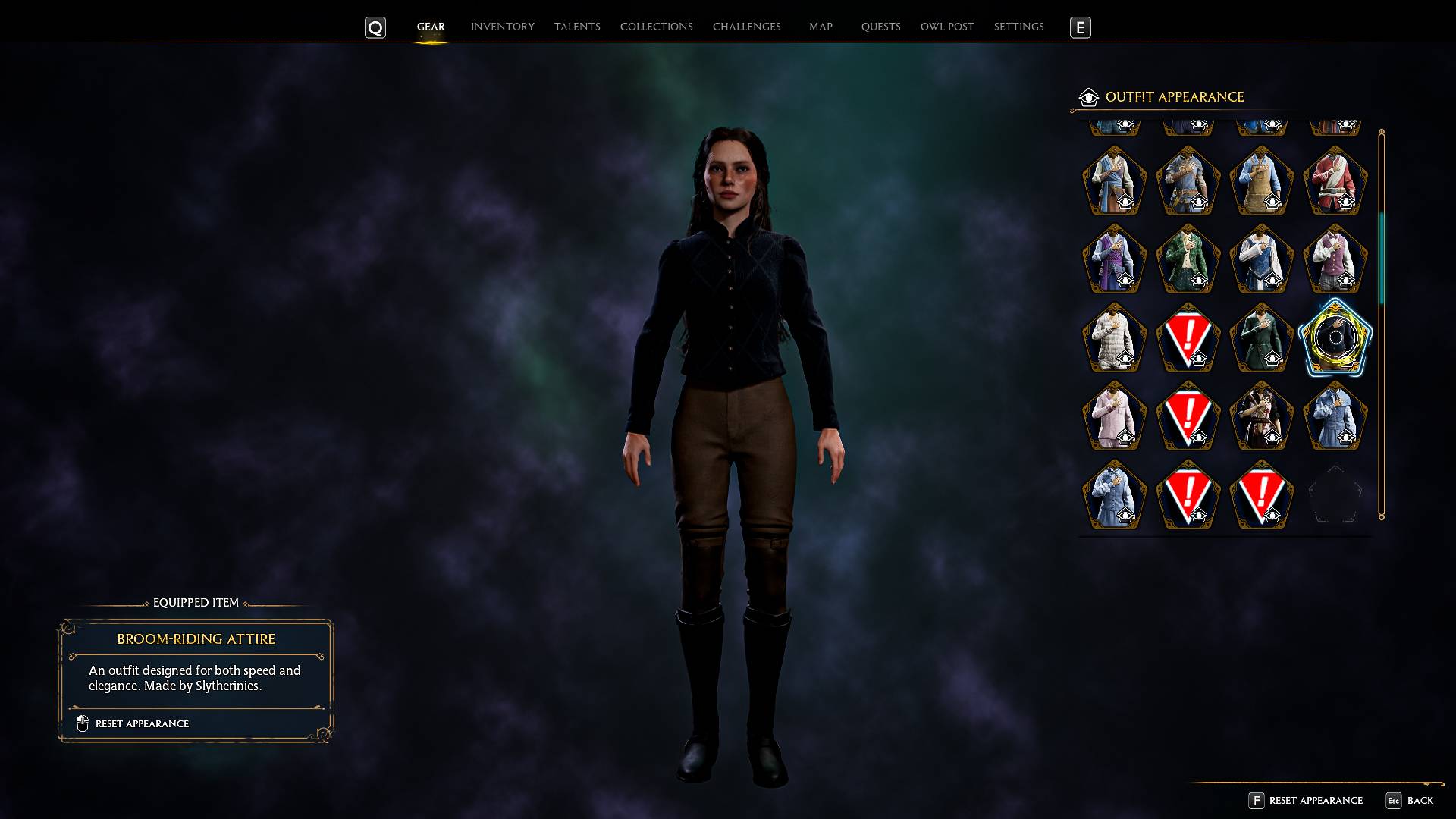Select the blue dress outfit in the grid
Image resolution: width=1456 pixels, height=819 pixels.
point(1261,260)
